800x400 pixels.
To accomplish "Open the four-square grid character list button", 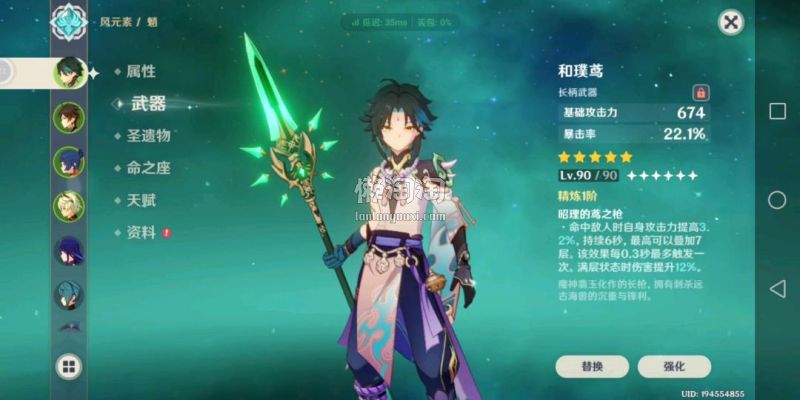I will pyautogui.click(x=69, y=366).
